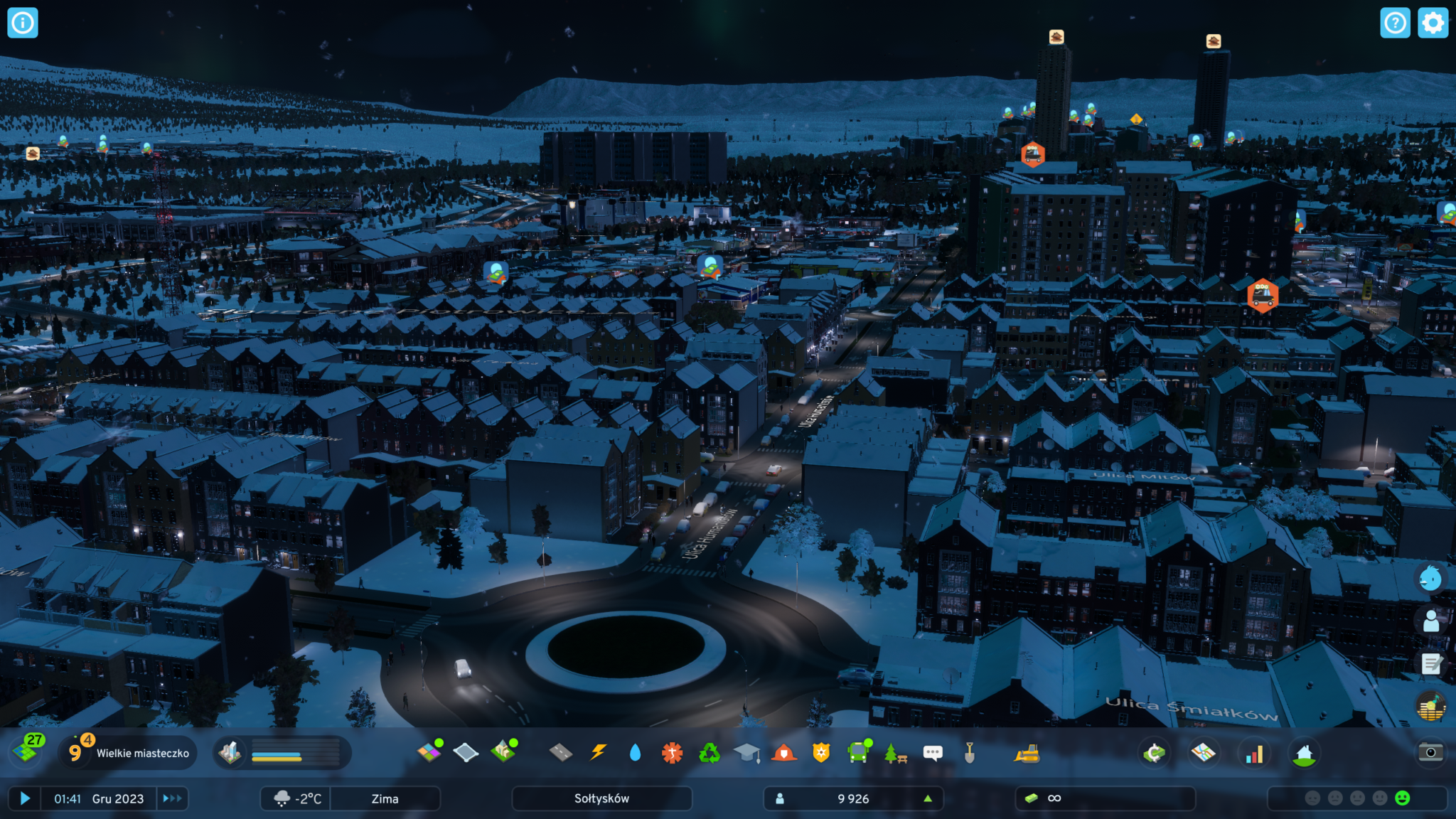Open the city economy panel
Screen dimensions: 1456x819
click(1155, 753)
